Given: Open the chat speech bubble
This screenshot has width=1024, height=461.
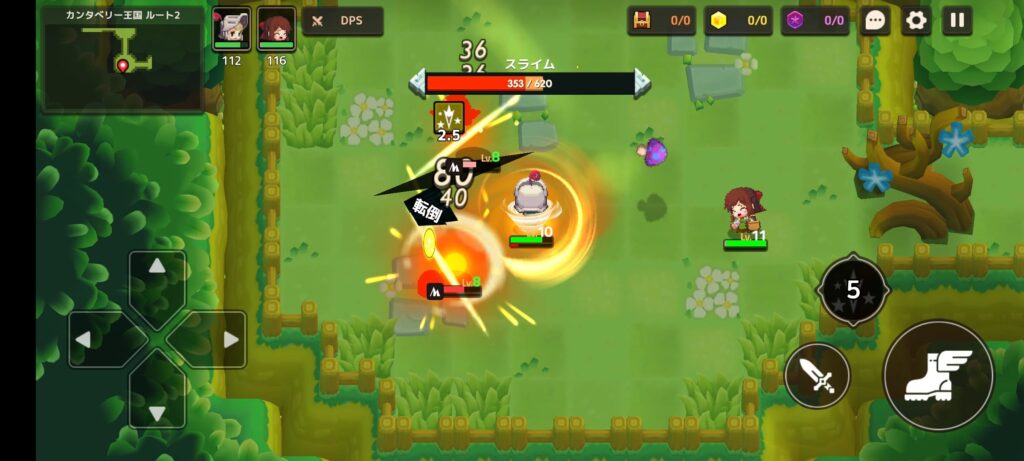Looking at the screenshot, I should pos(875,20).
